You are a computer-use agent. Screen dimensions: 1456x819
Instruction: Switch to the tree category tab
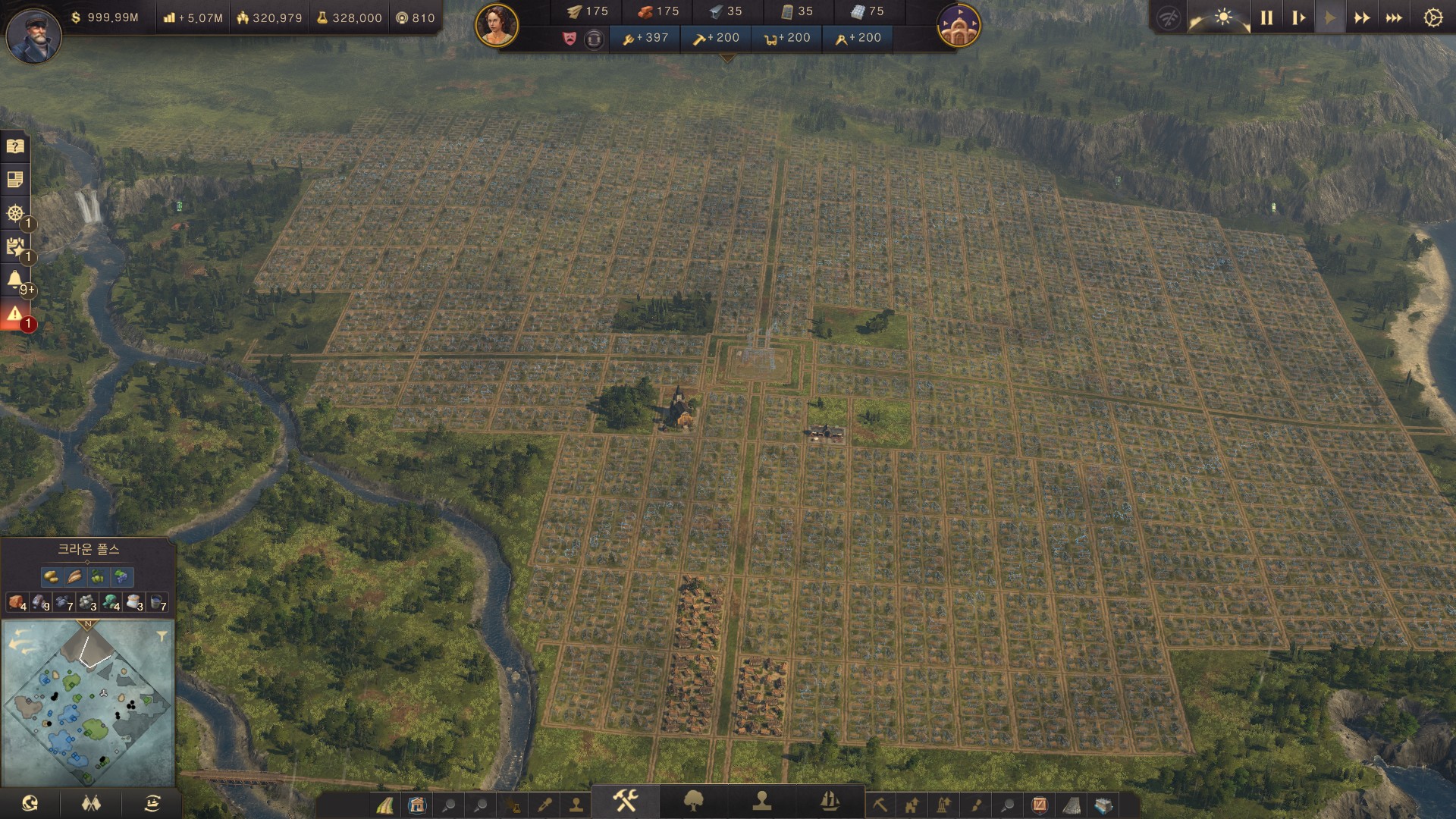693,801
